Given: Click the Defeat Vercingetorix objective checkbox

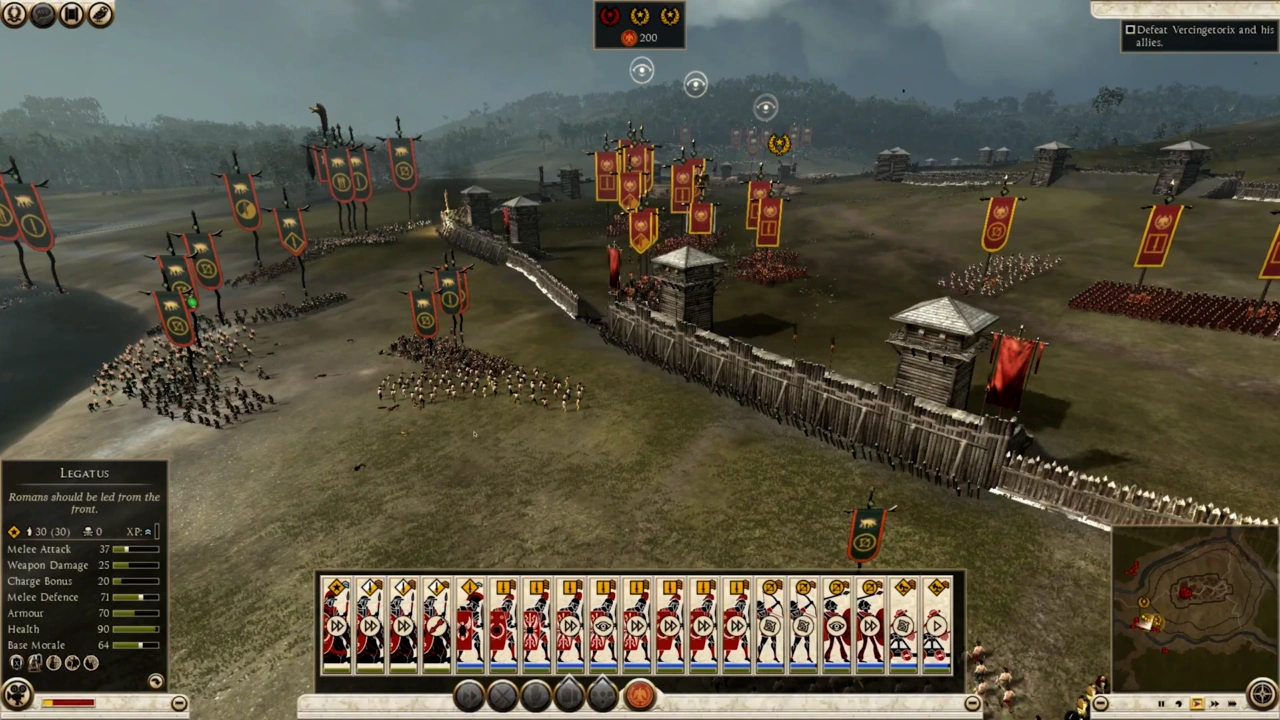Looking at the screenshot, I should coord(1130,30).
